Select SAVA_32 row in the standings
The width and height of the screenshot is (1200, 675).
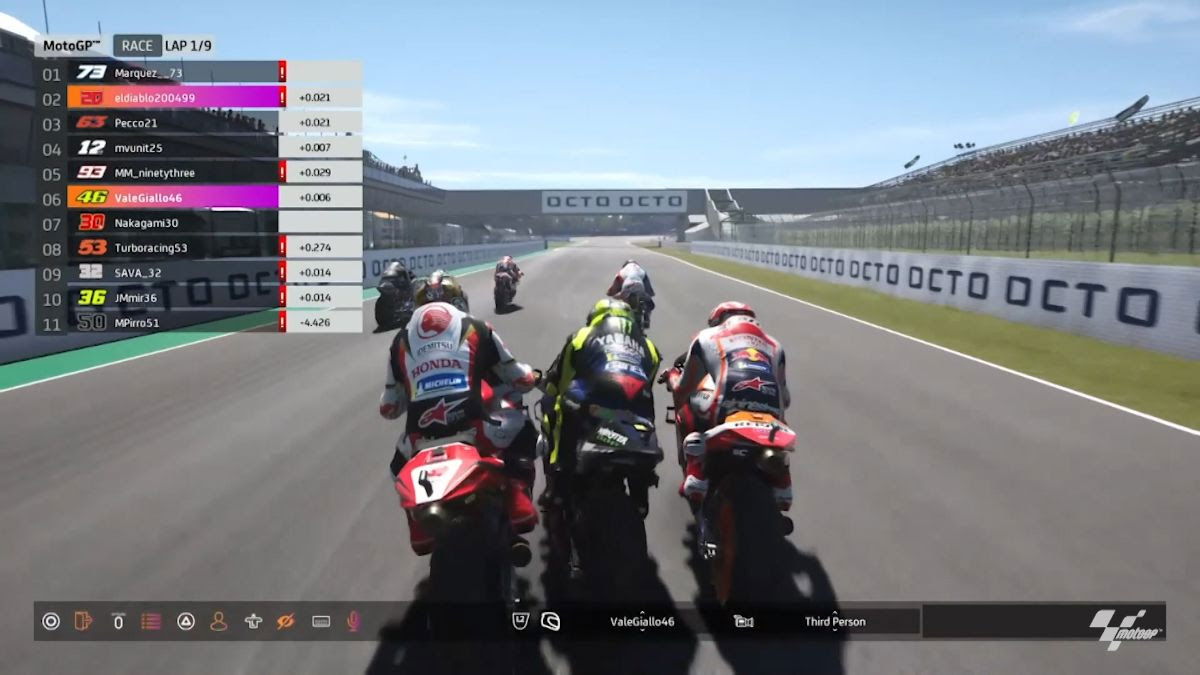pyautogui.click(x=138, y=272)
